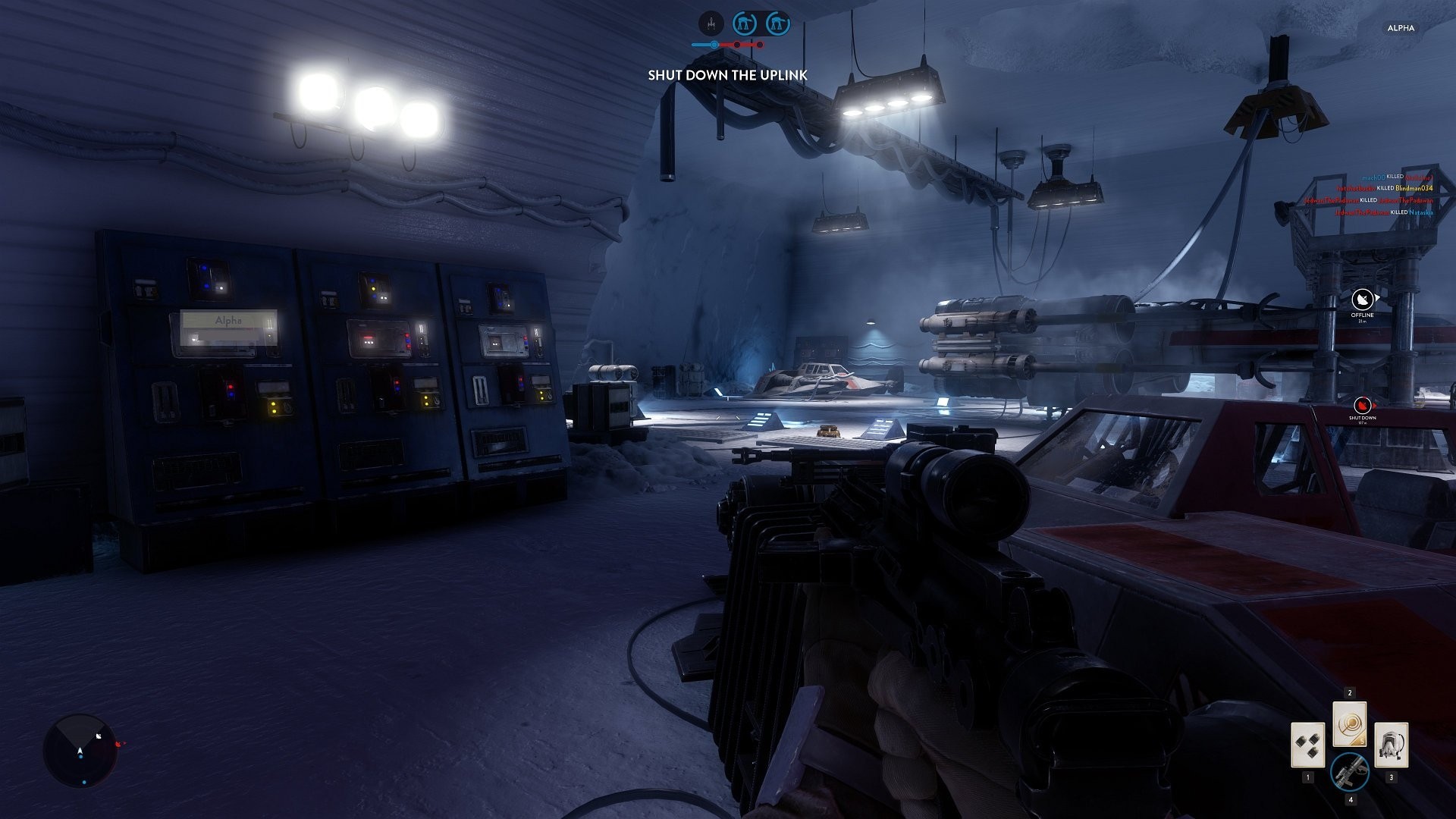Click the red SHUT DOWN uplink satellite icon
Image resolution: width=1456 pixels, height=819 pixels.
pyautogui.click(x=1362, y=405)
